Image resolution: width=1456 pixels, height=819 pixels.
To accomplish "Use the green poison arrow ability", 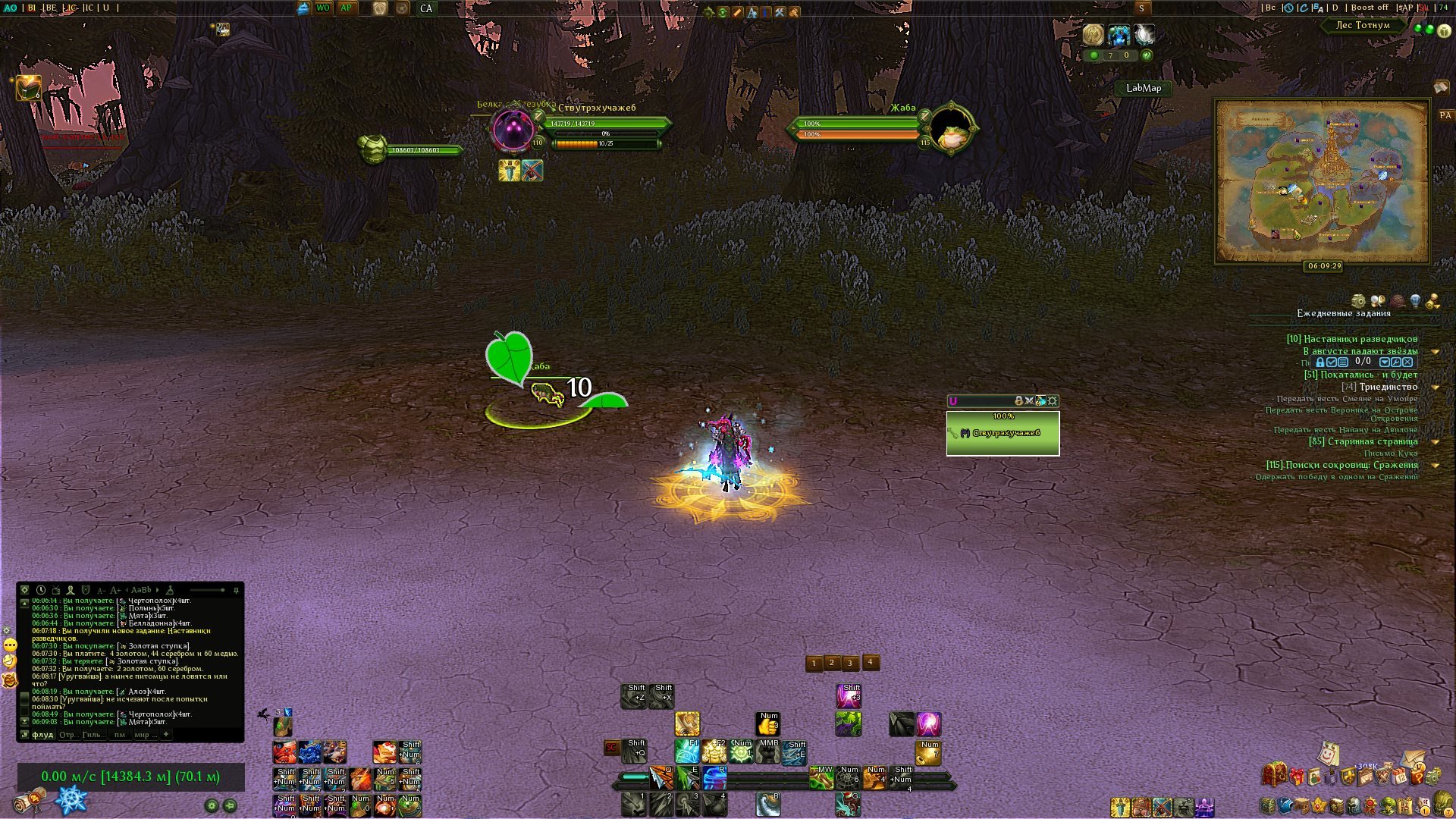I will (687, 777).
